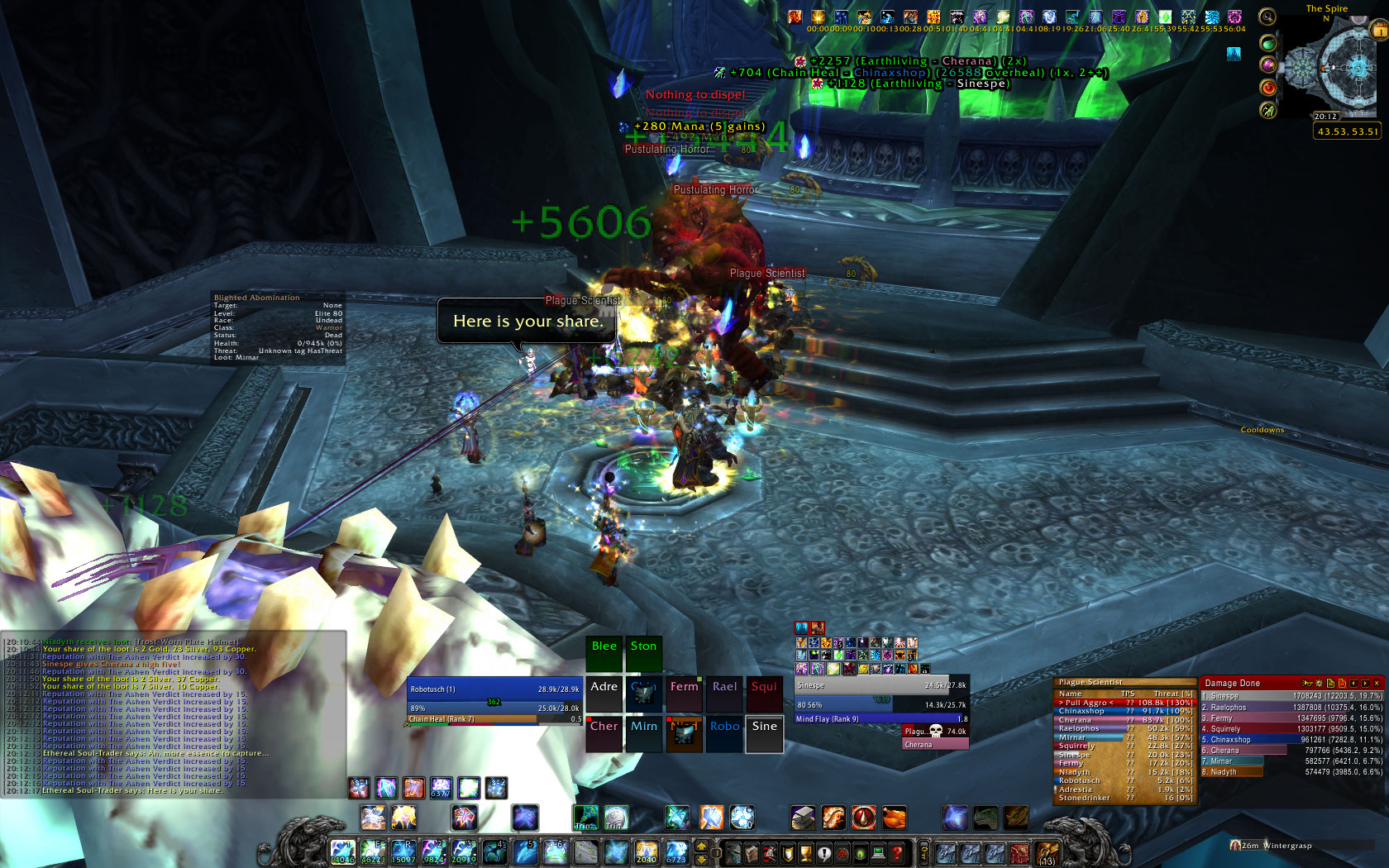
Task: Select the Blee raid frame
Action: coord(604,654)
